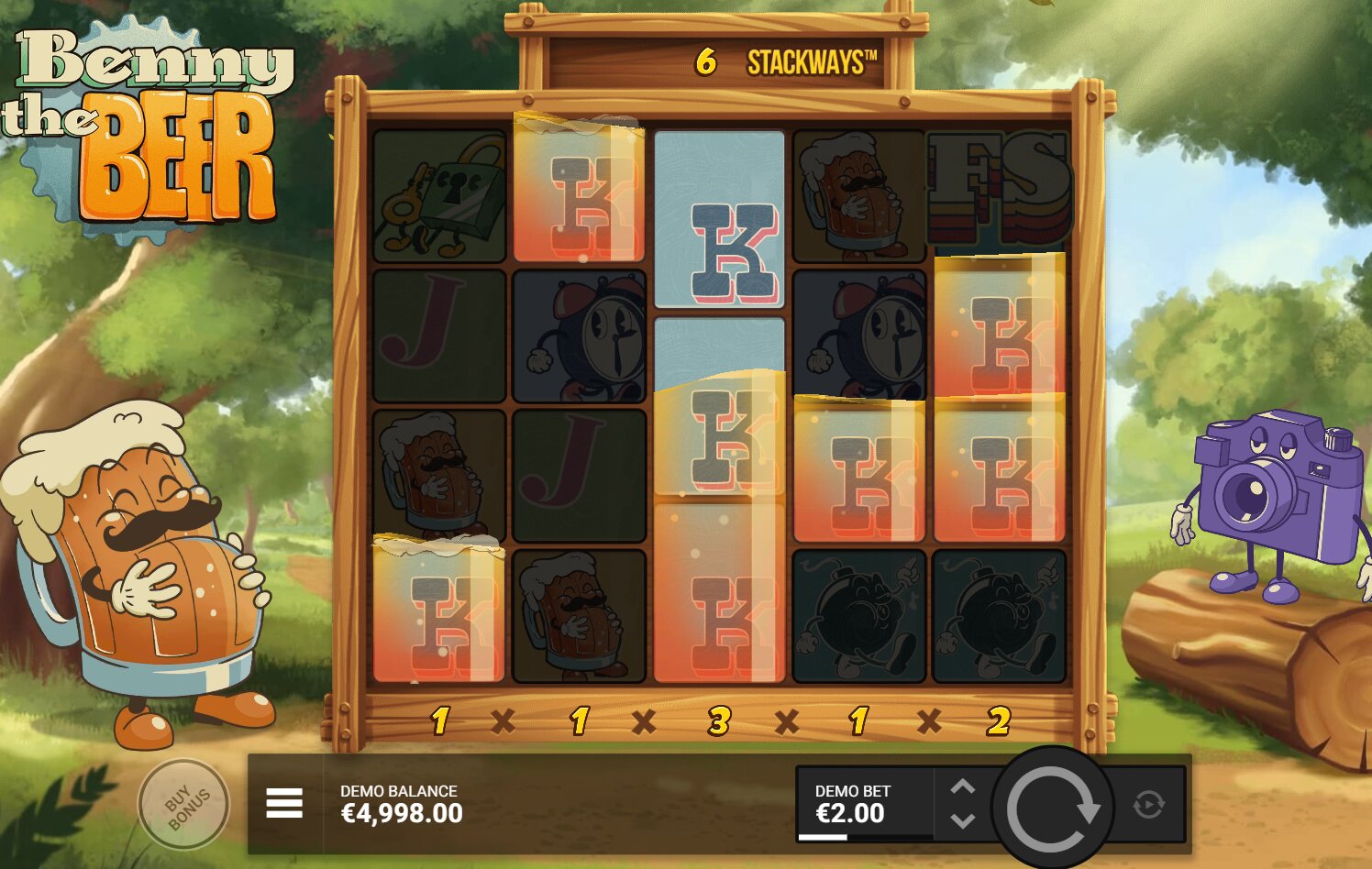Viewport: 1372px width, 869px height.
Task: Increase the demo bet with up arrow
Action: coord(962,787)
